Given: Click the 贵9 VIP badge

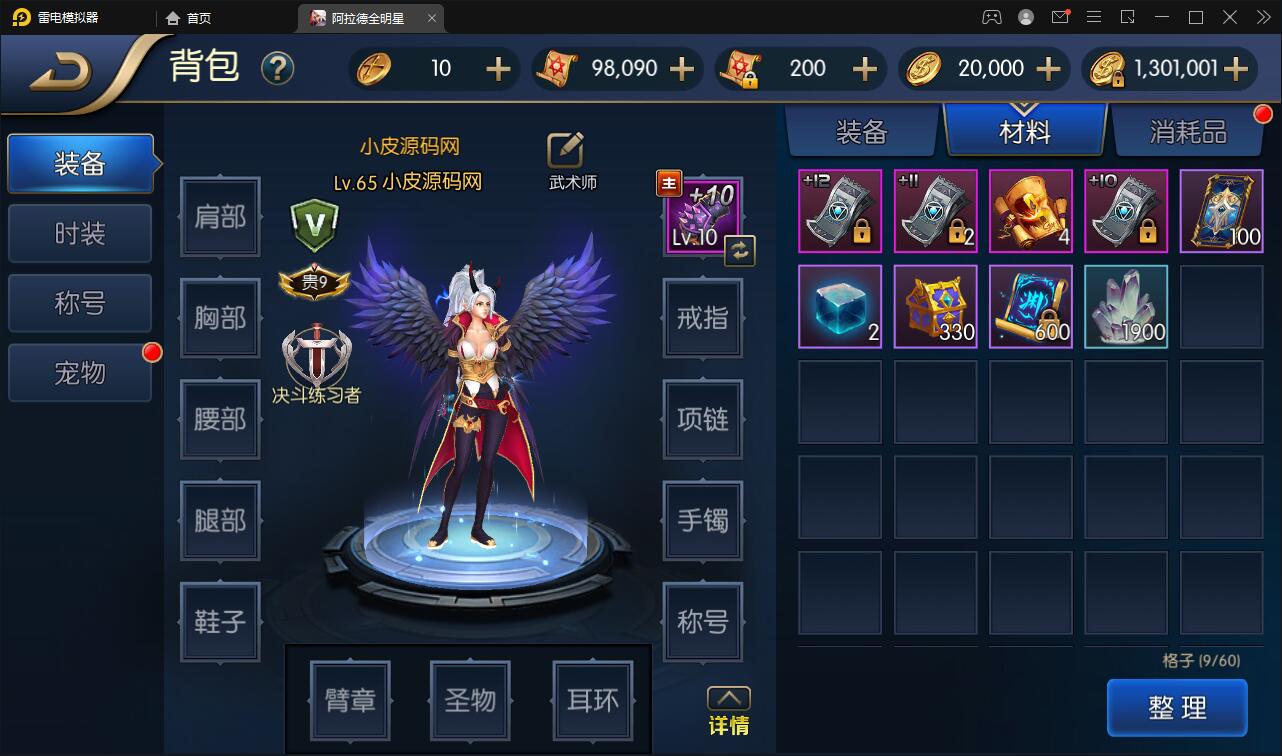Looking at the screenshot, I should pyautogui.click(x=315, y=283).
